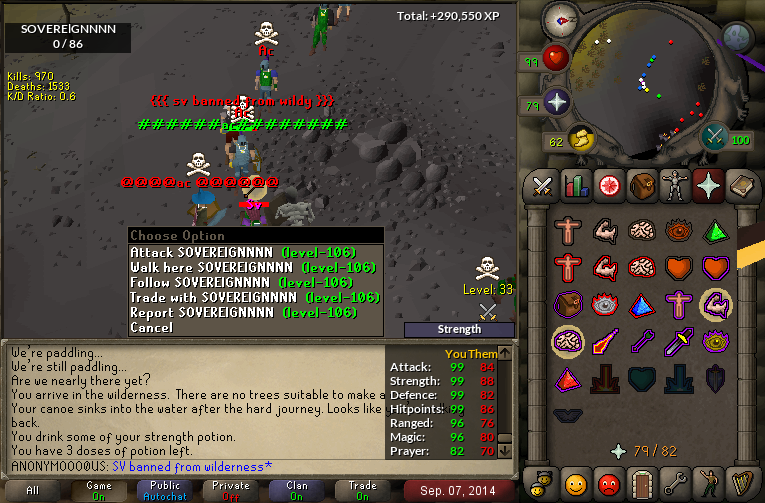Switch to the Skills bar-chart tab
Screen dimensions: 765x503
(575, 185)
